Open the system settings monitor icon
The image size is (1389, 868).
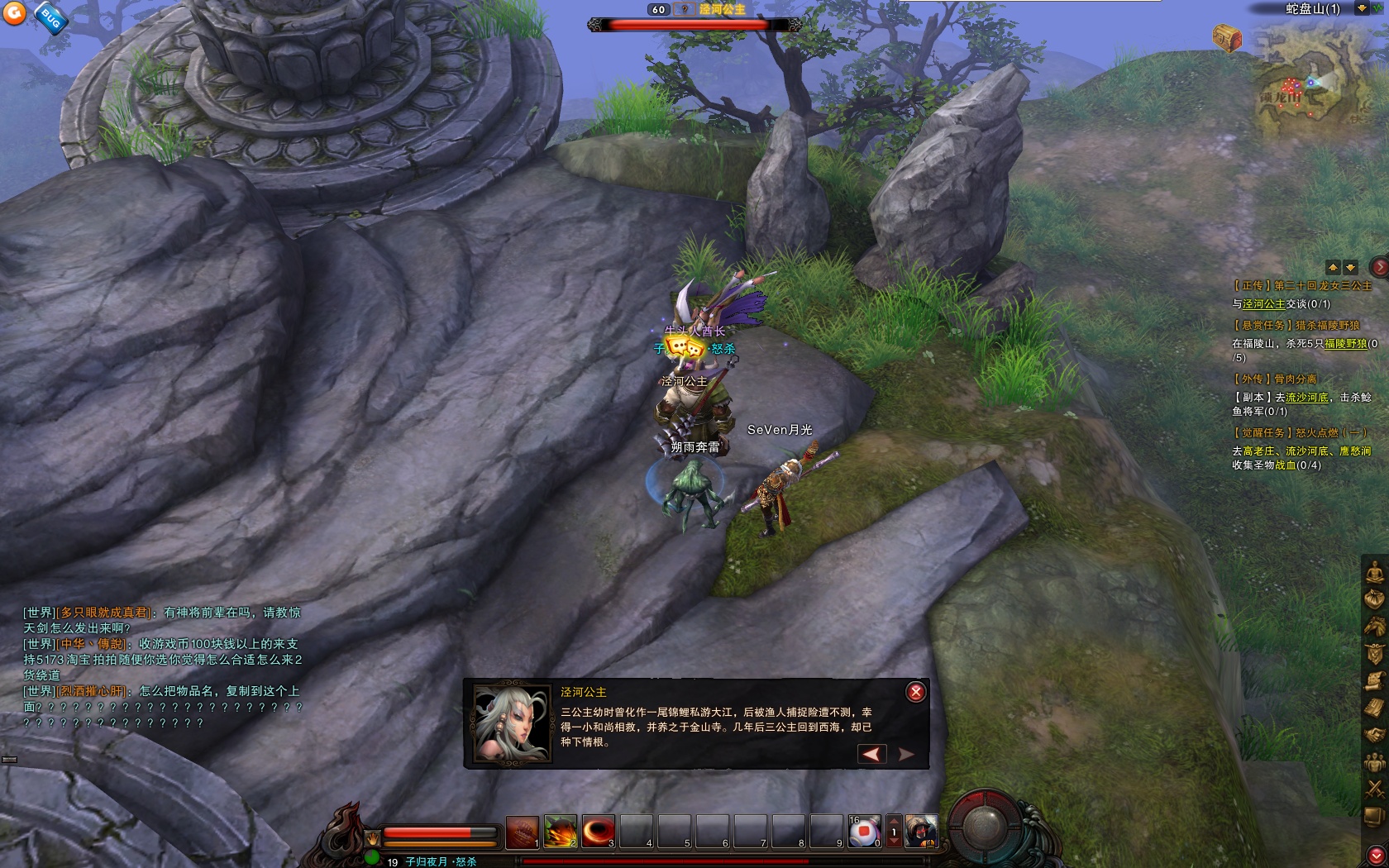click(x=1374, y=816)
